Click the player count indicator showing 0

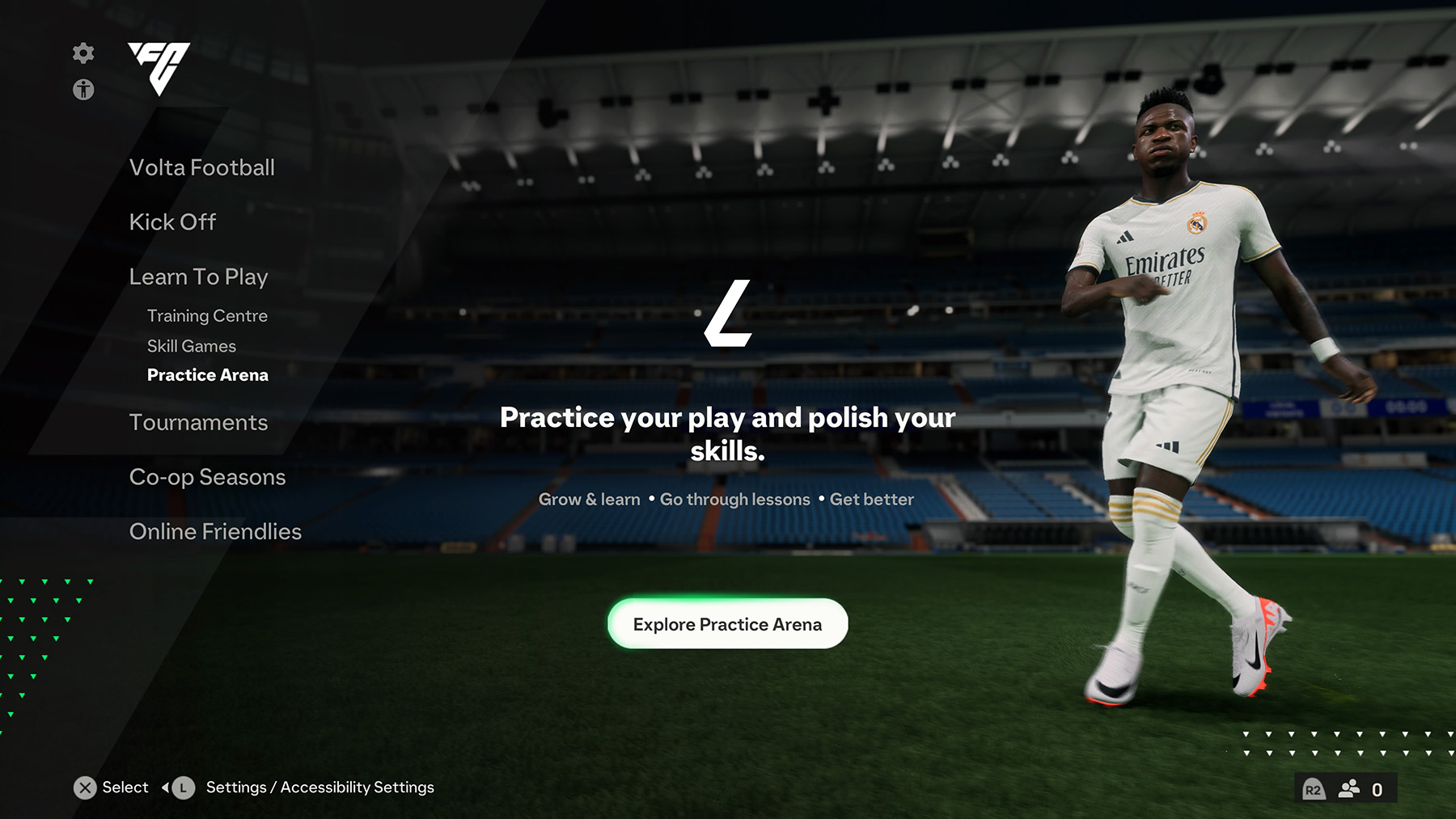[1378, 787]
